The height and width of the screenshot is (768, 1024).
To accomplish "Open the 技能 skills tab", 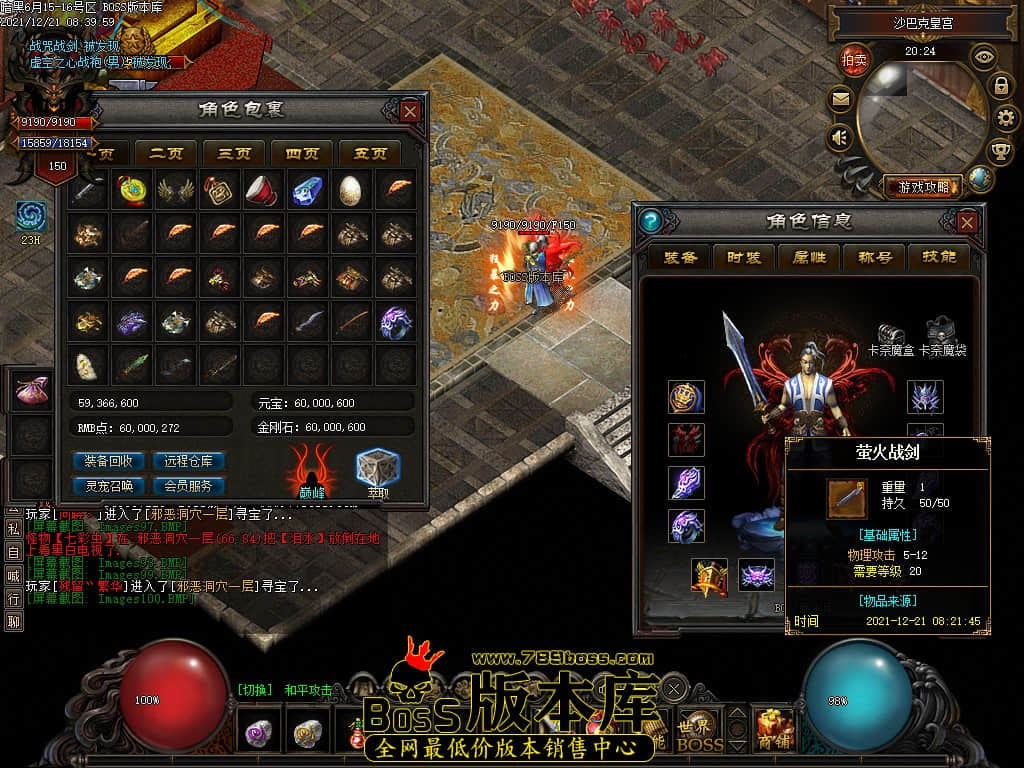I will [939, 257].
